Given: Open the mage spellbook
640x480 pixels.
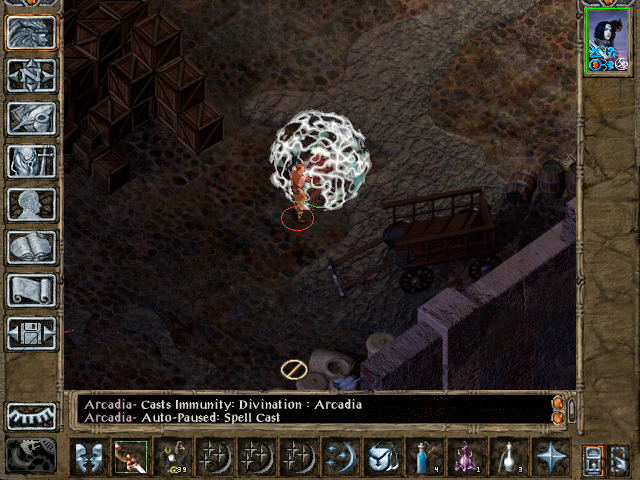Looking at the screenshot, I should [x=31, y=247].
